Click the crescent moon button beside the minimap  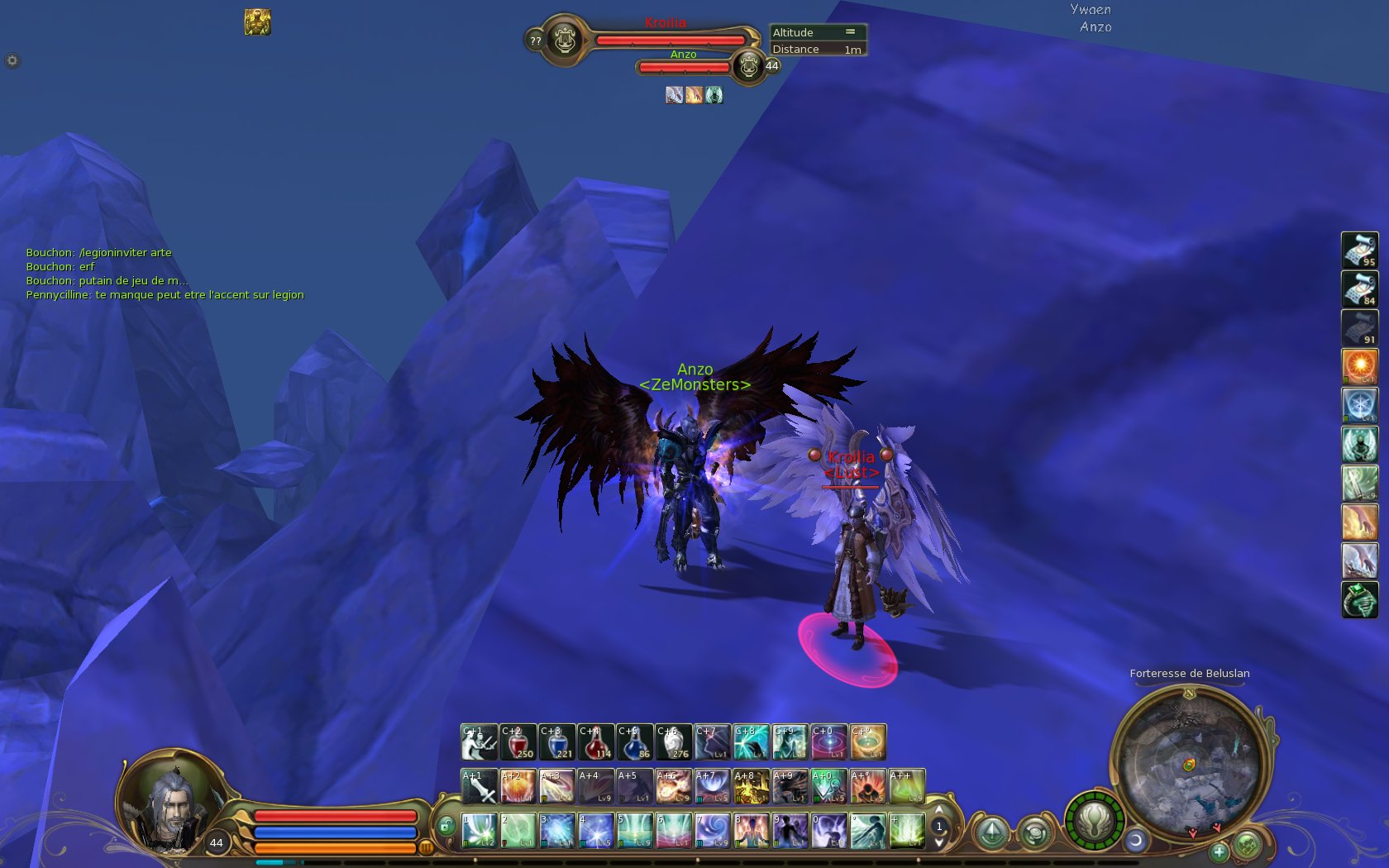tap(1136, 841)
